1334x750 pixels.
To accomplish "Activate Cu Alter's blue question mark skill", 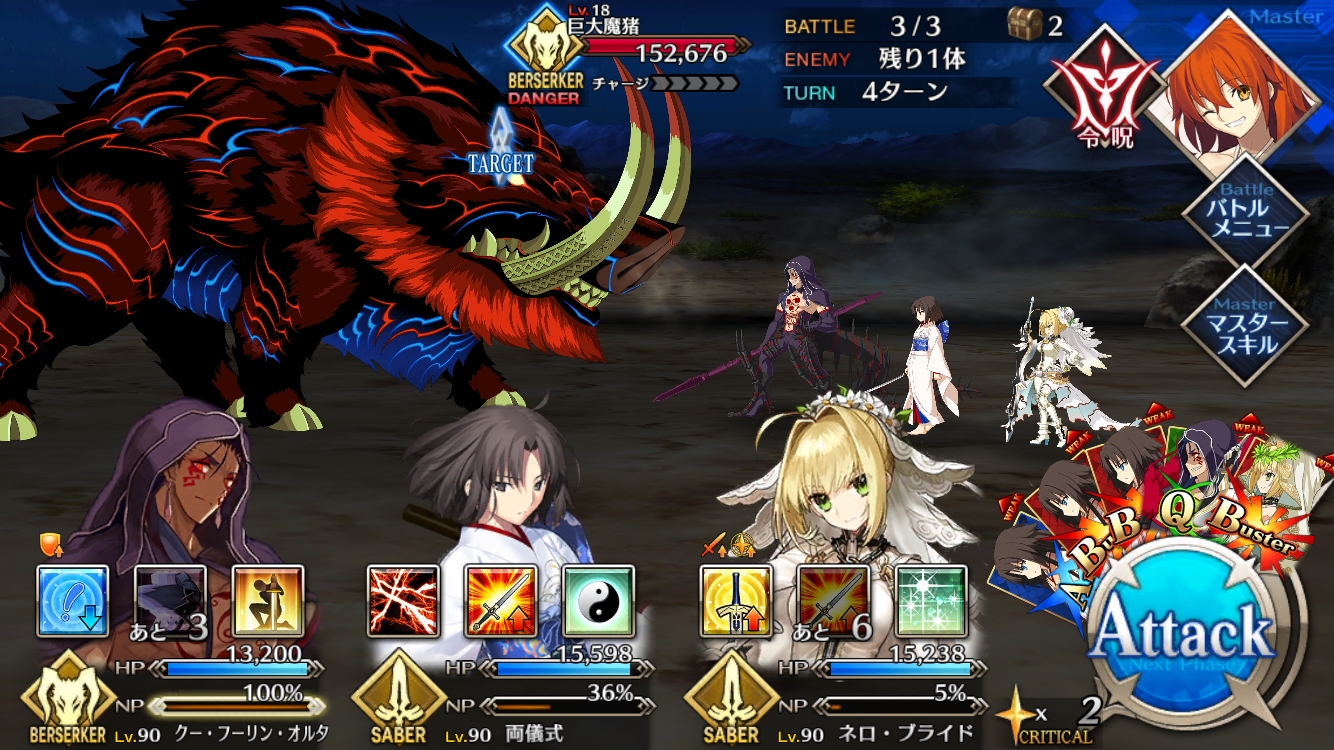I will (x=73, y=601).
